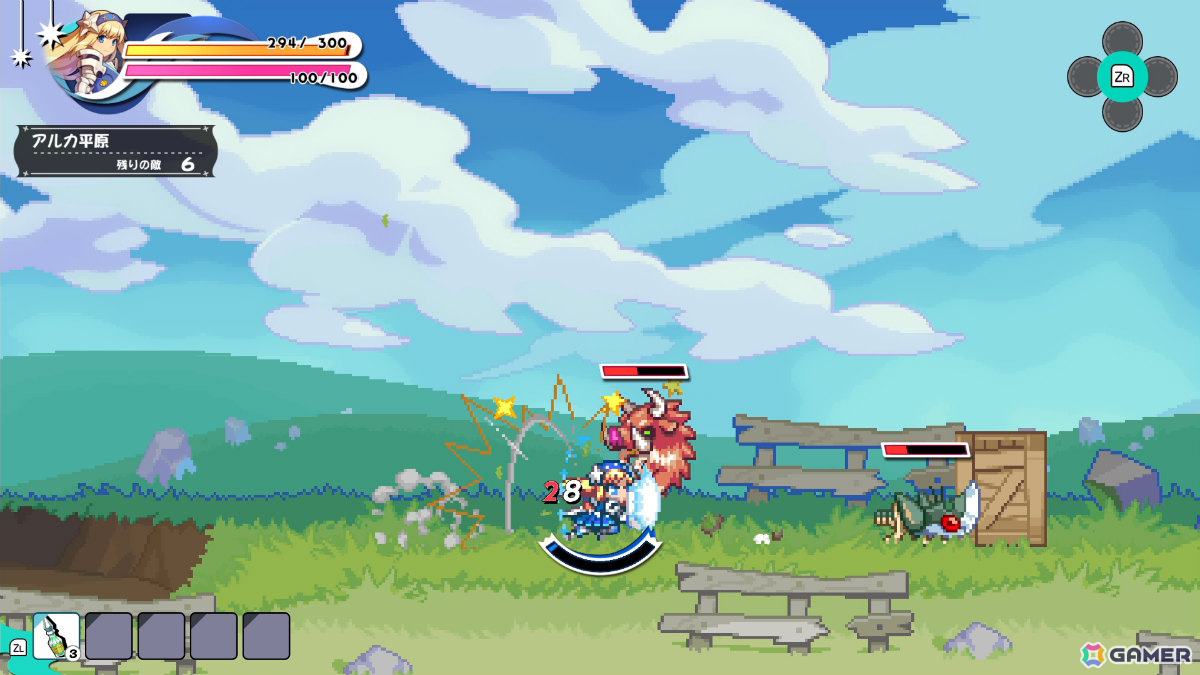Click the GAMER watermark logo
This screenshot has height=675, width=1200.
click(x=1136, y=654)
